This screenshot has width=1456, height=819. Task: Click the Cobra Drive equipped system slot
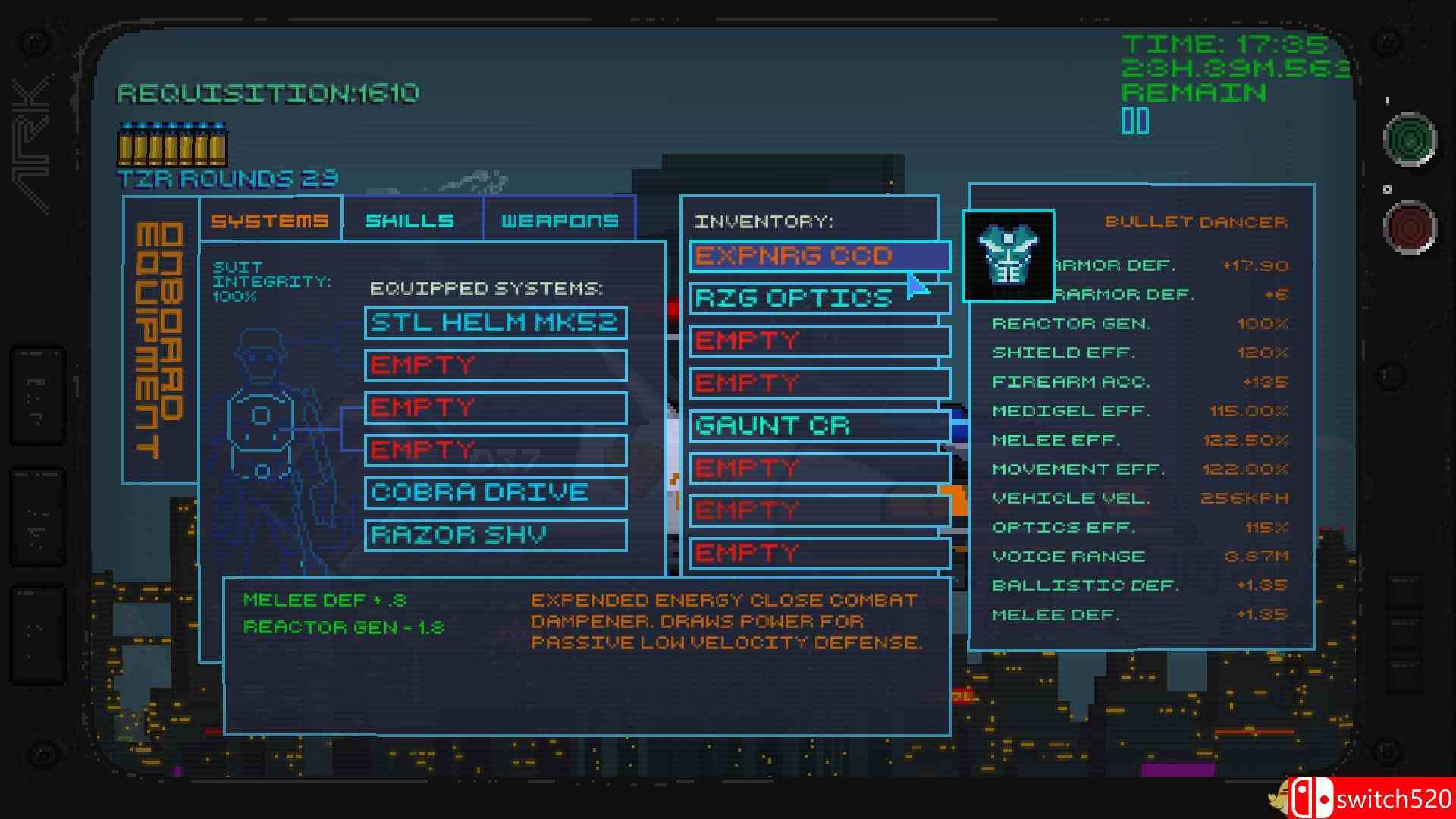click(494, 492)
